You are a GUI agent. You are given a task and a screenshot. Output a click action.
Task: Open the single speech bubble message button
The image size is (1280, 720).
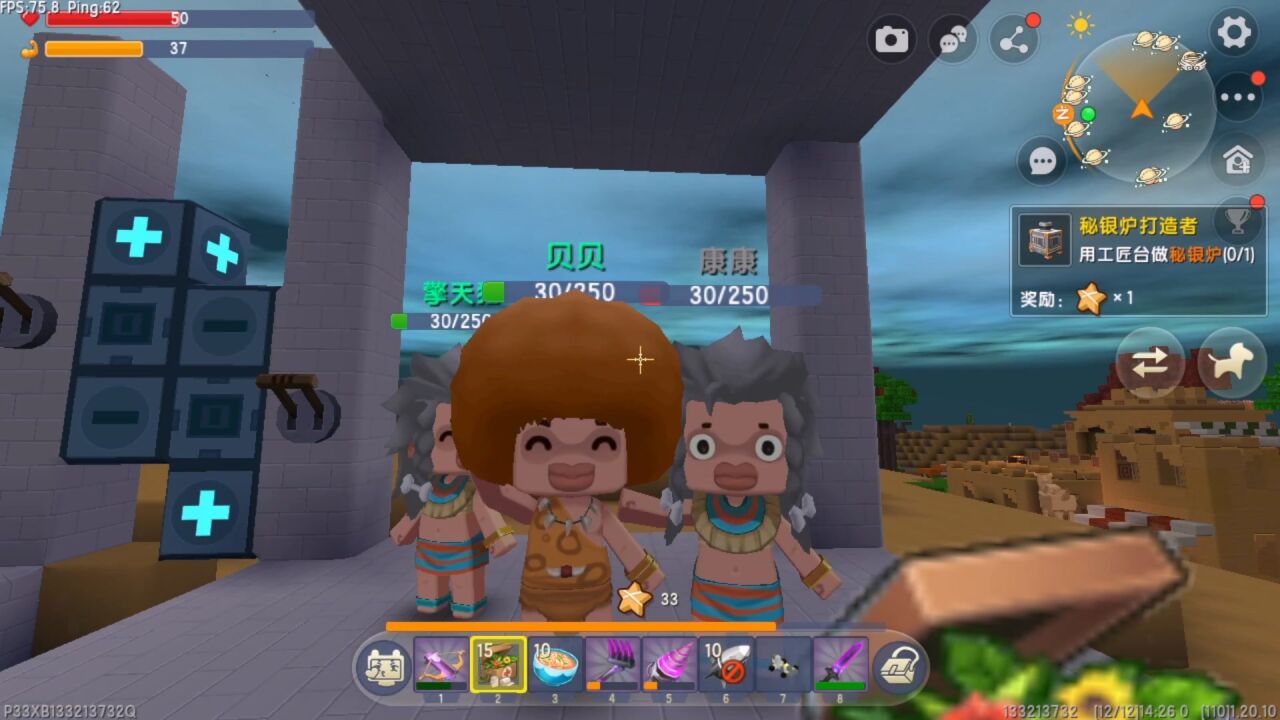(1042, 160)
